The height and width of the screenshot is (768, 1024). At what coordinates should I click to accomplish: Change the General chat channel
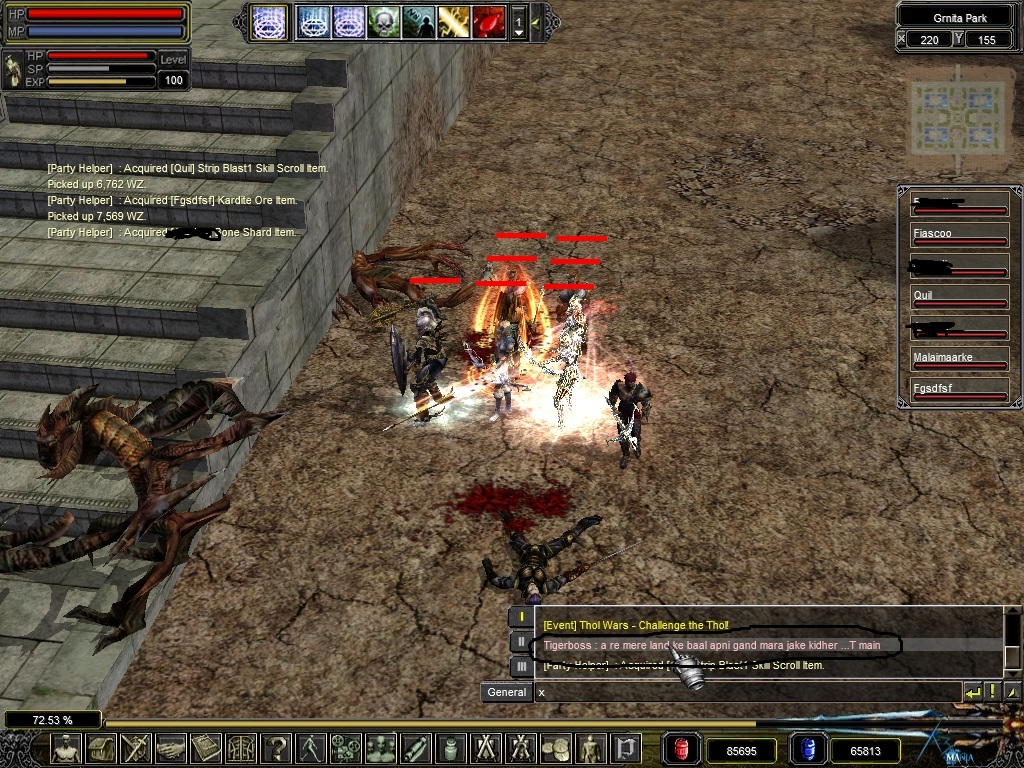tap(506, 692)
